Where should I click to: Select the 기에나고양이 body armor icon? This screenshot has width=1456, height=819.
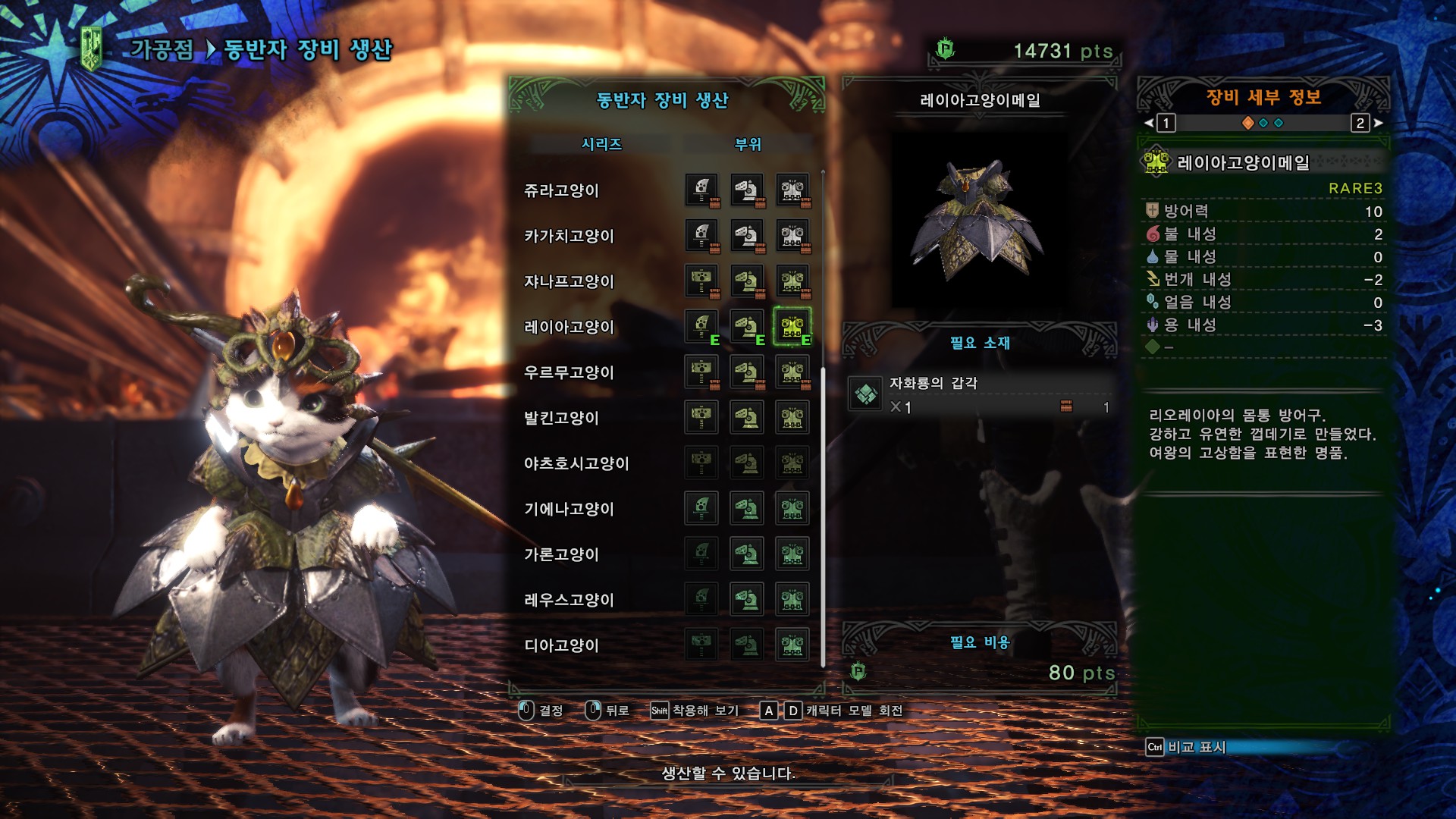click(792, 509)
